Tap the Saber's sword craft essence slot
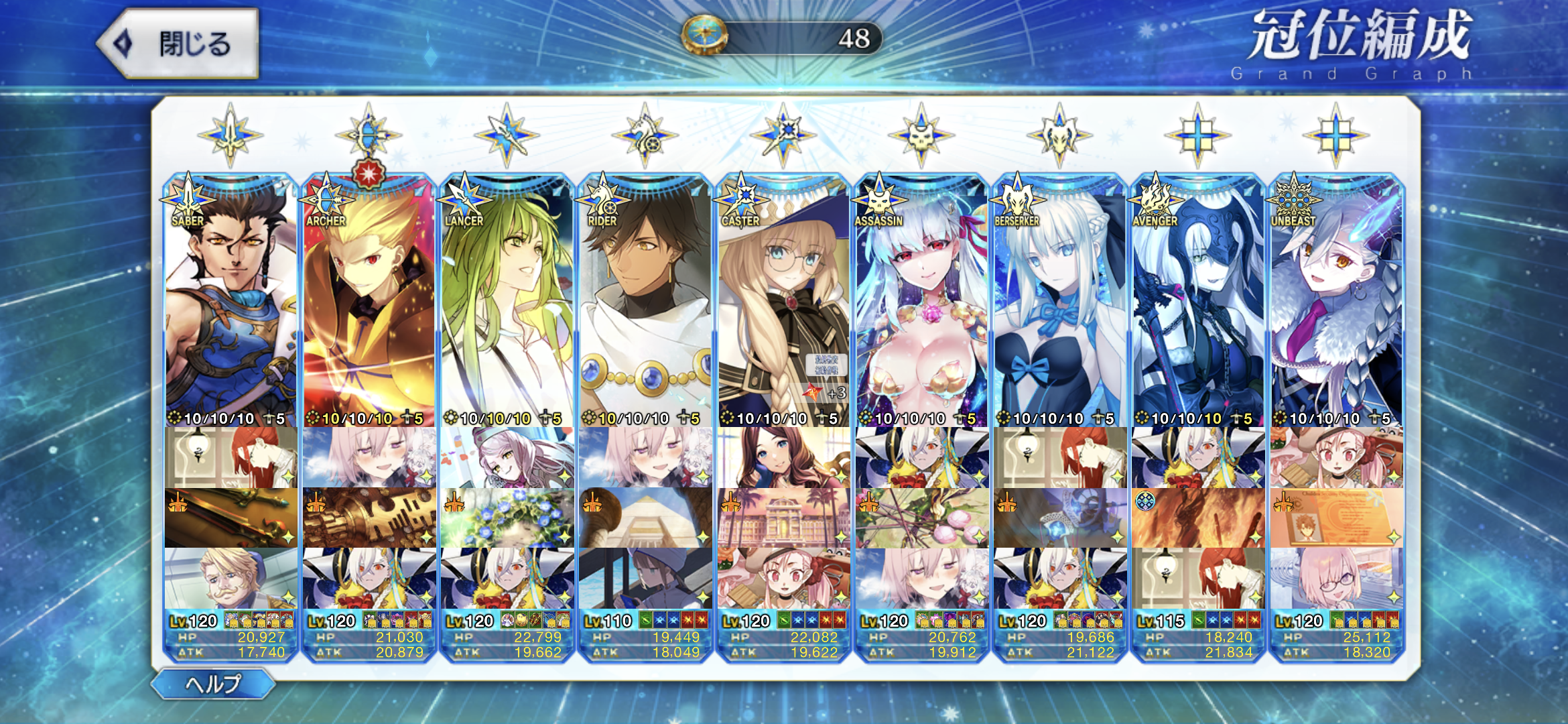The width and height of the screenshot is (1568, 724). tap(231, 518)
